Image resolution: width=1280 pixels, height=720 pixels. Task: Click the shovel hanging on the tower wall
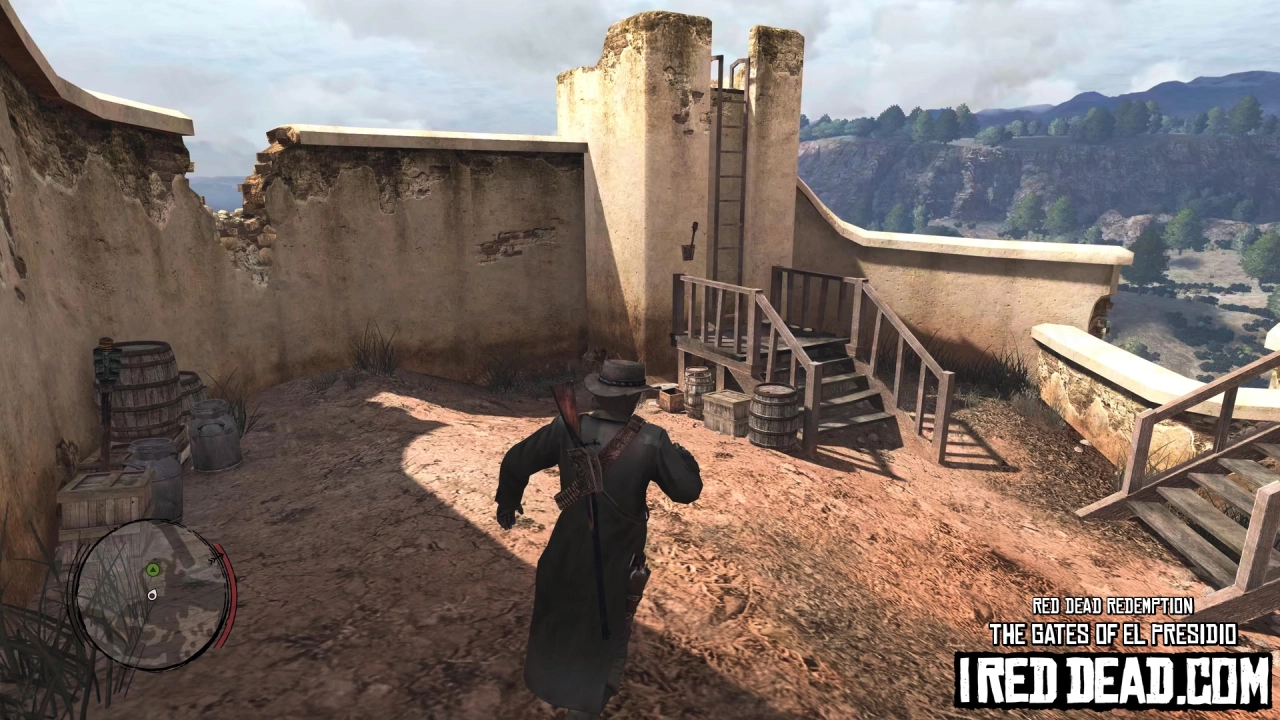(687, 243)
